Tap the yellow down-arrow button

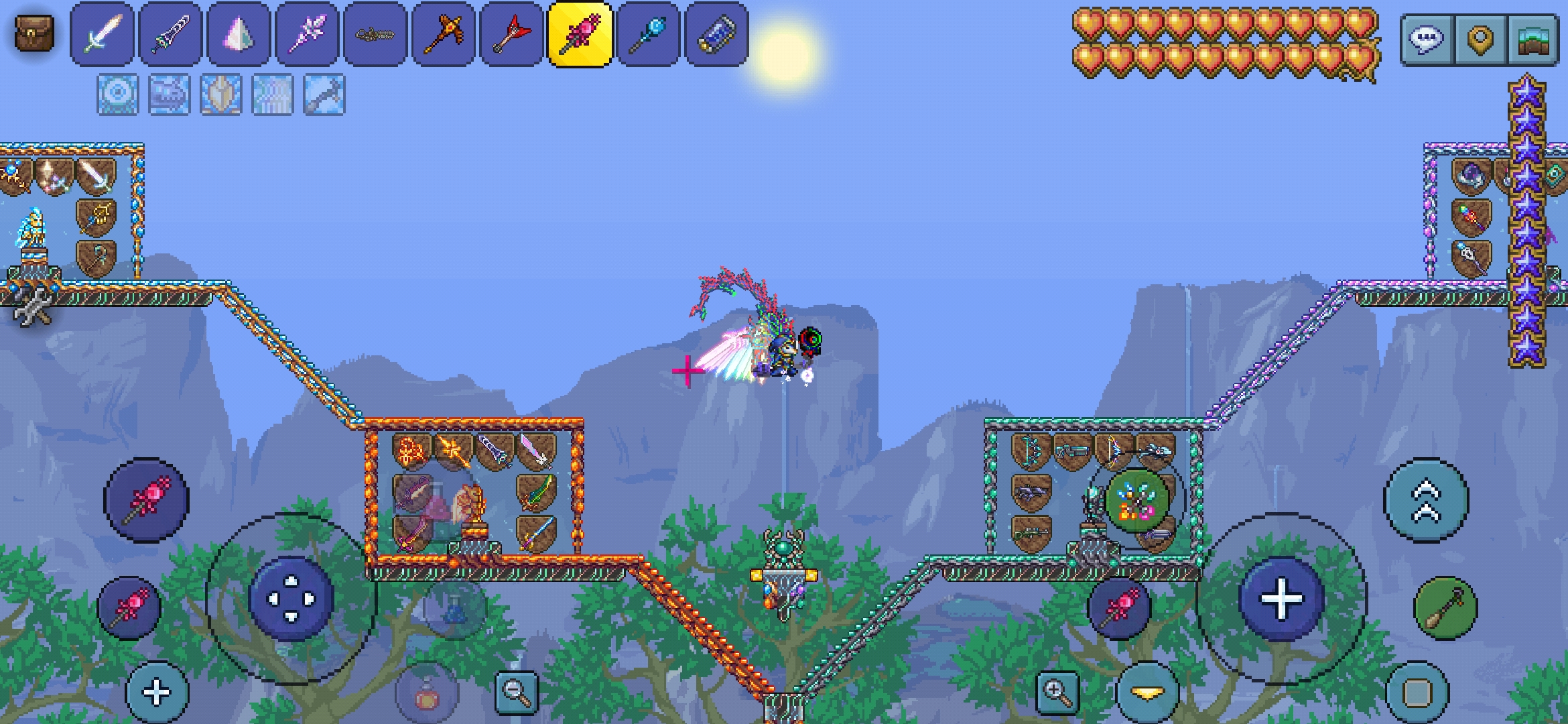click(x=1148, y=693)
